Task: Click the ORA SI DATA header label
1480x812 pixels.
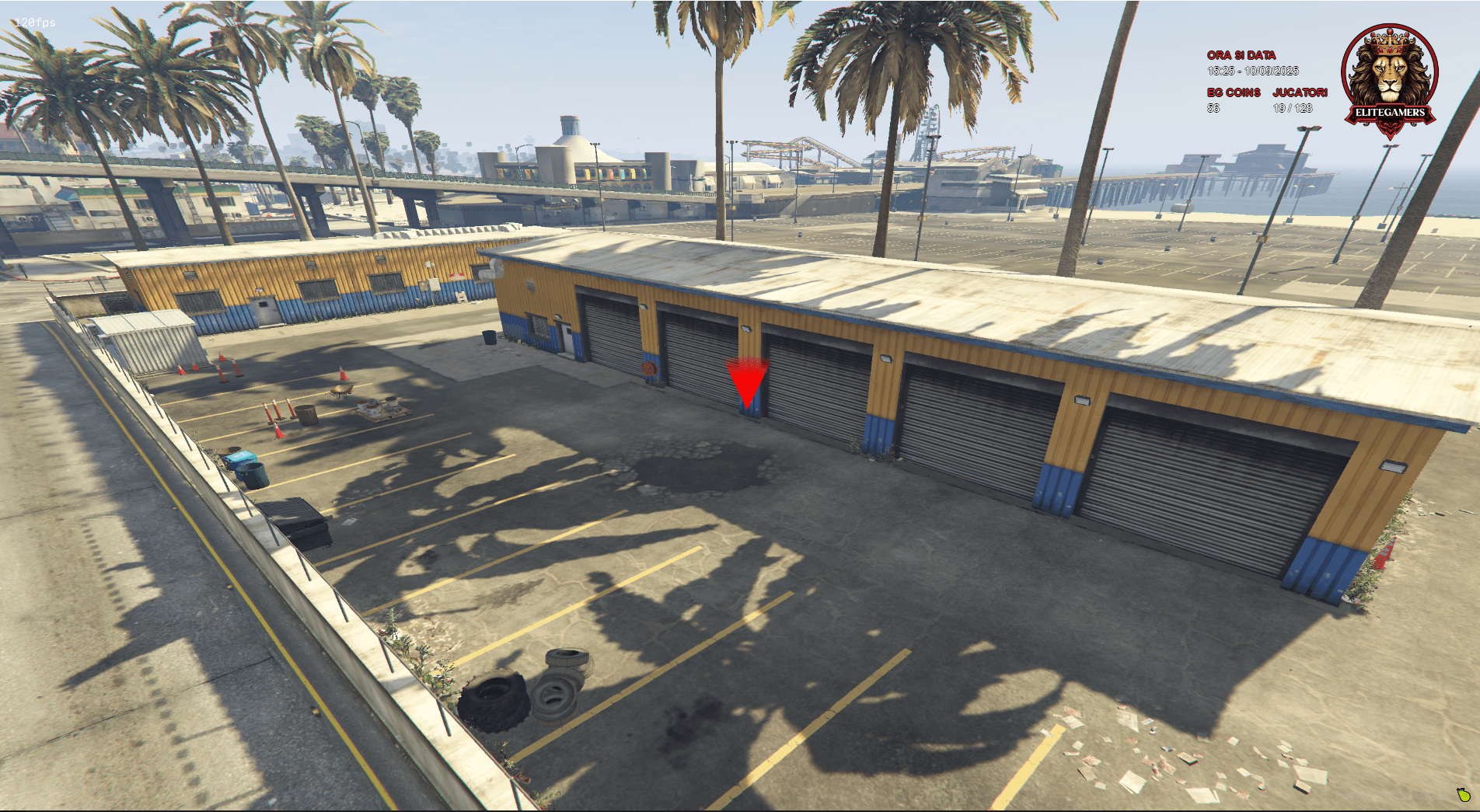Action: (1241, 55)
